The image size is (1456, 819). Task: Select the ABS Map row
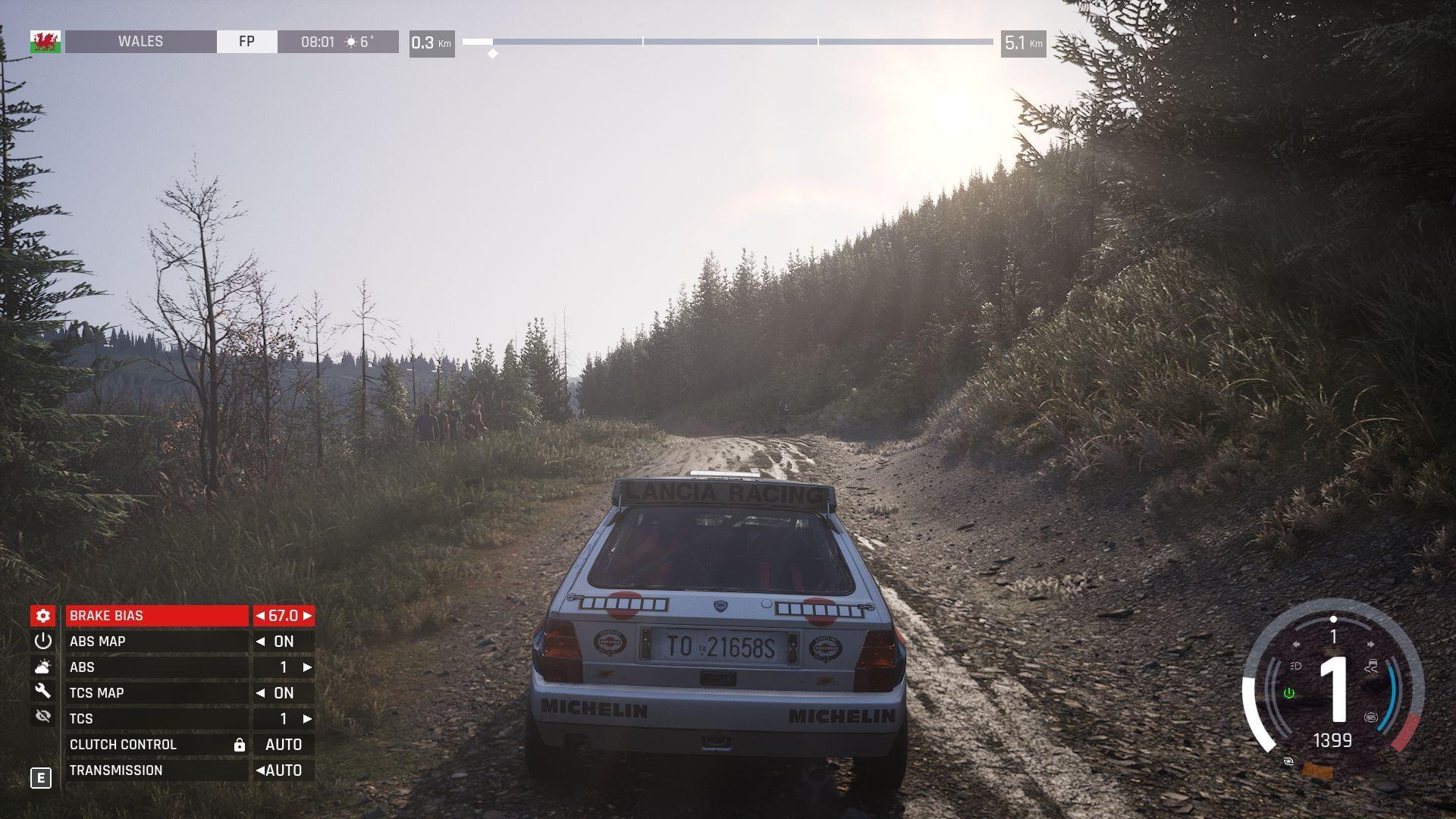(157, 642)
